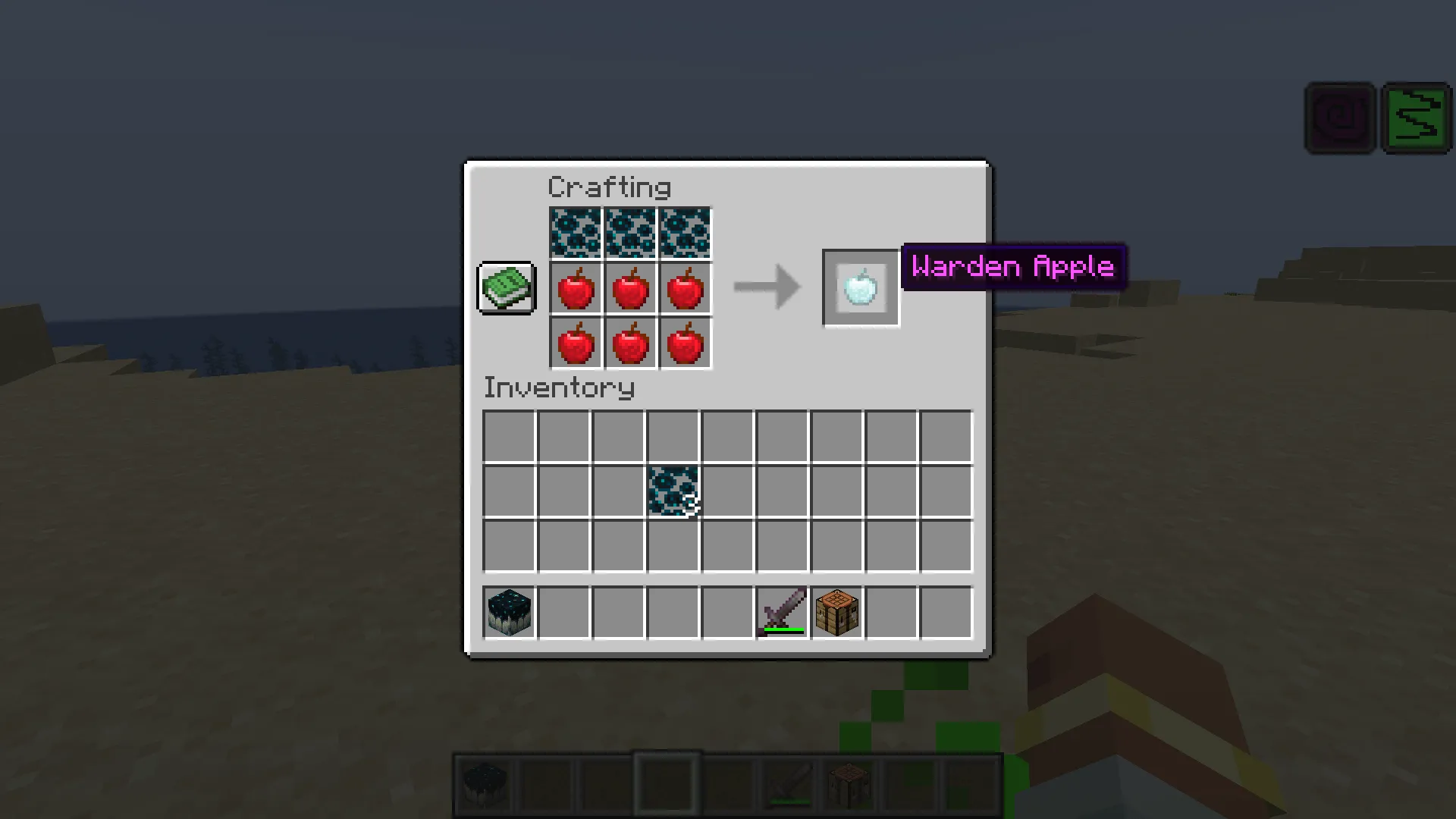Viewport: 1456px width, 819px height.
Task: Take the Warden Apple from the result slot
Action: coord(860,288)
